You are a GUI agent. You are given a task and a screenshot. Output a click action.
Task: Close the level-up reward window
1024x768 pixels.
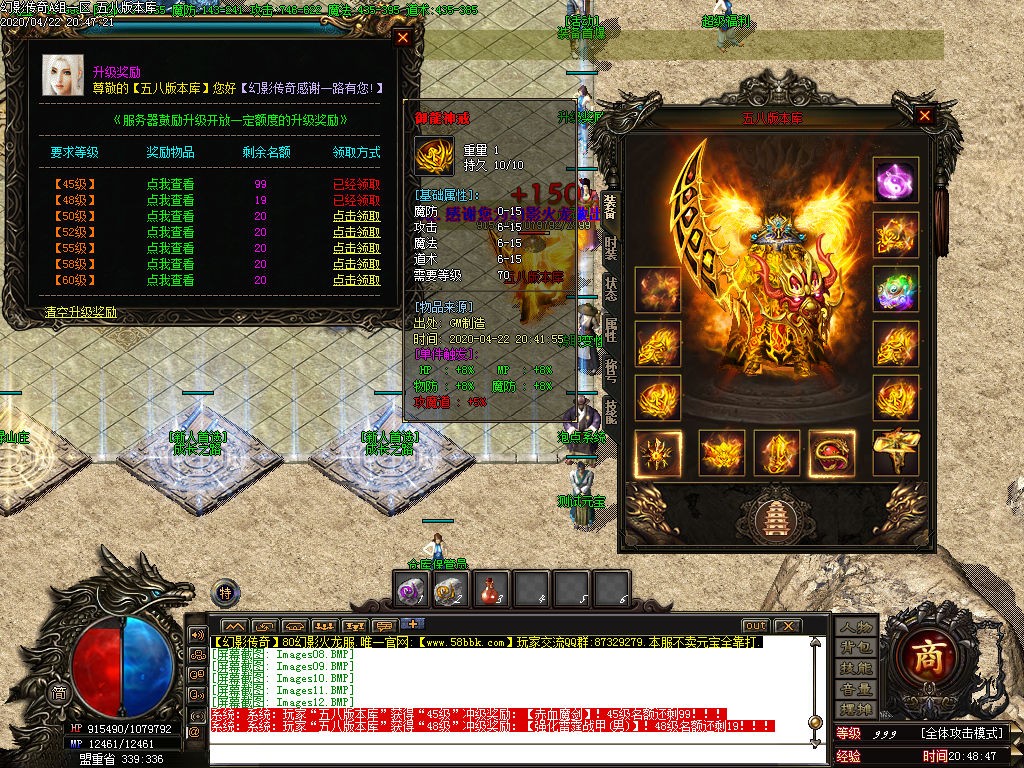click(x=403, y=38)
